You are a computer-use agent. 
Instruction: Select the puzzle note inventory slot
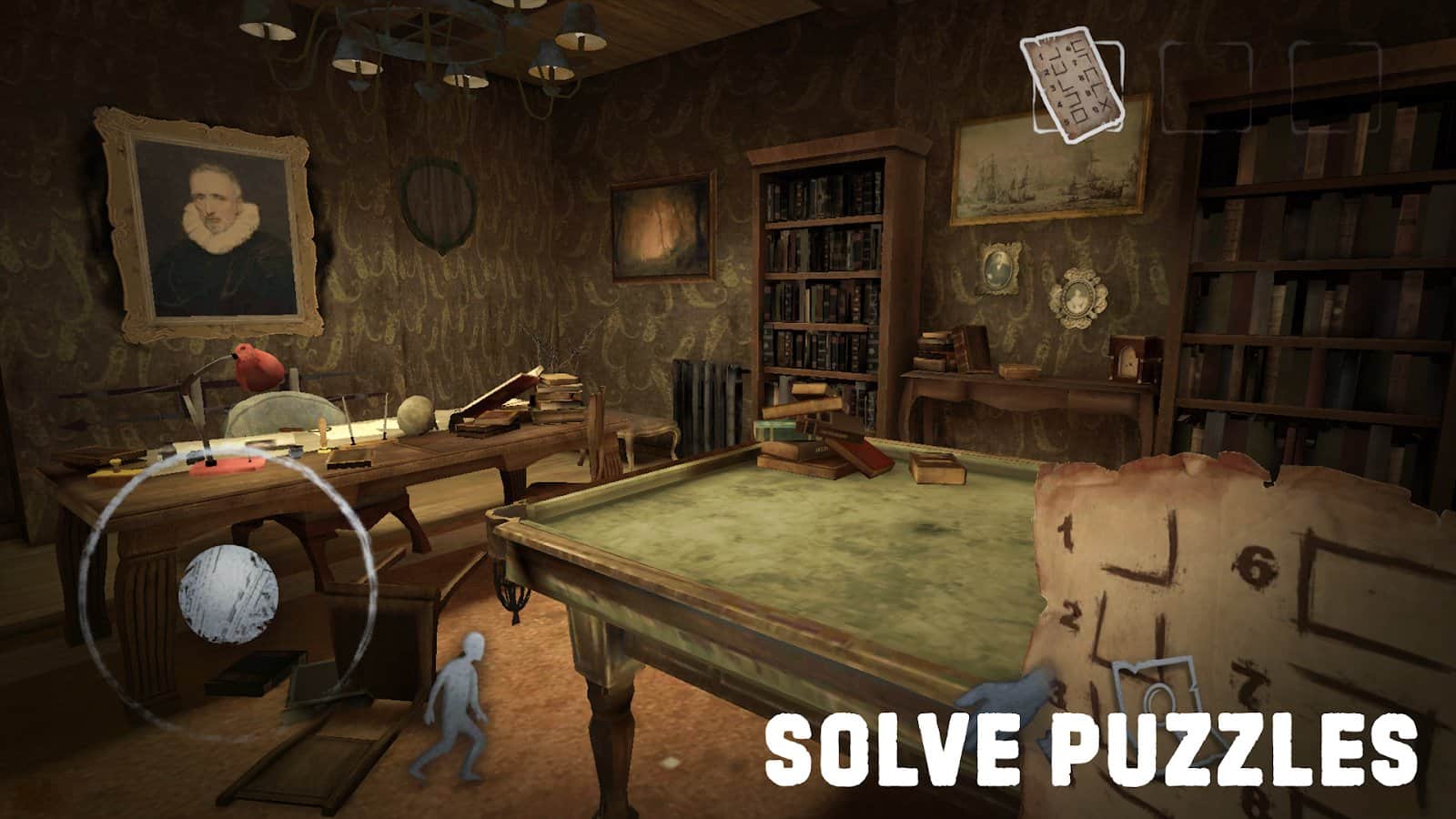(x=1071, y=84)
